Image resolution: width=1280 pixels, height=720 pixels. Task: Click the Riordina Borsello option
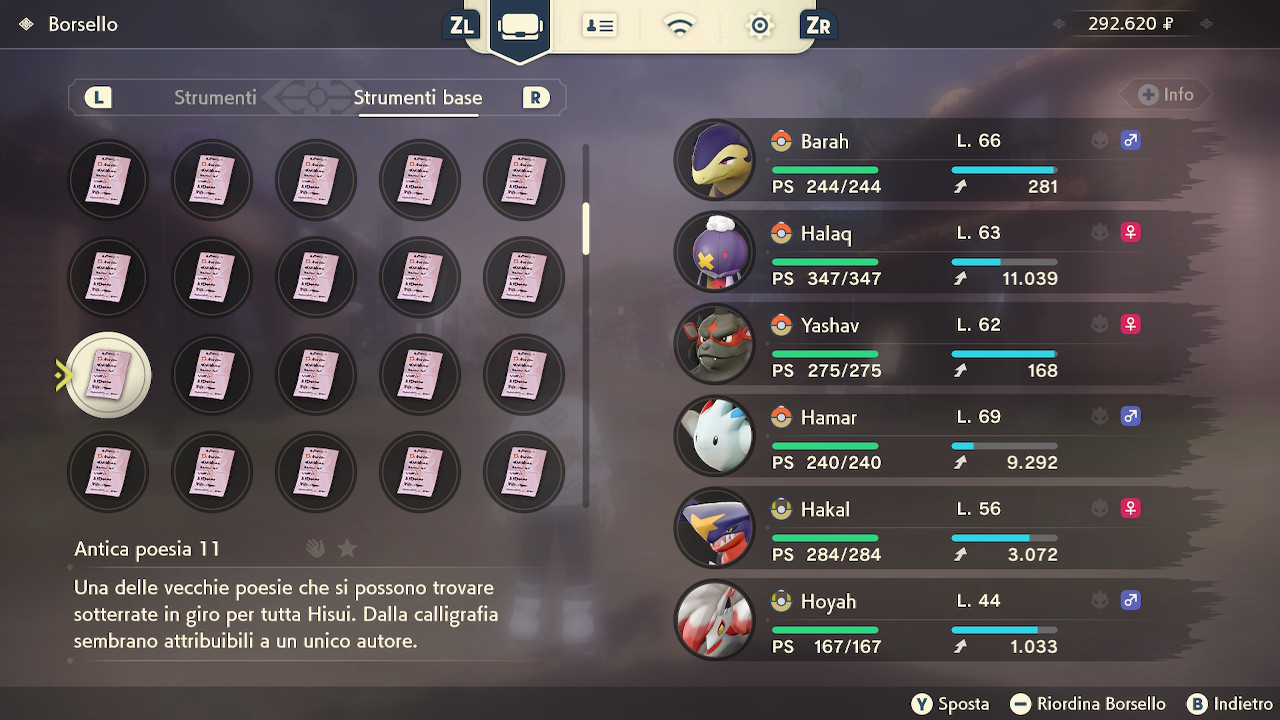1088,704
